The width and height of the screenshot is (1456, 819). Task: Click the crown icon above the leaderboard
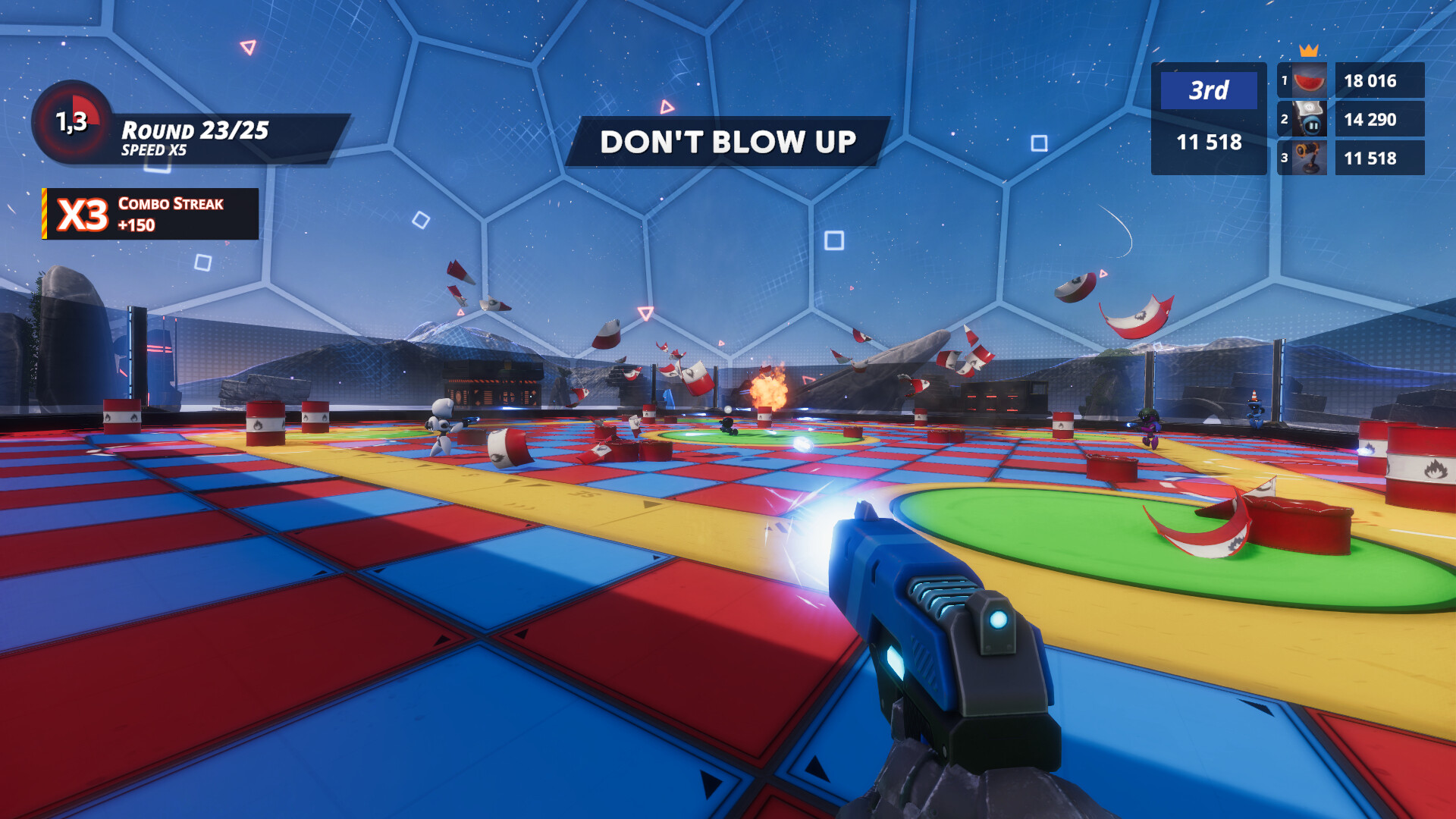point(1307,52)
